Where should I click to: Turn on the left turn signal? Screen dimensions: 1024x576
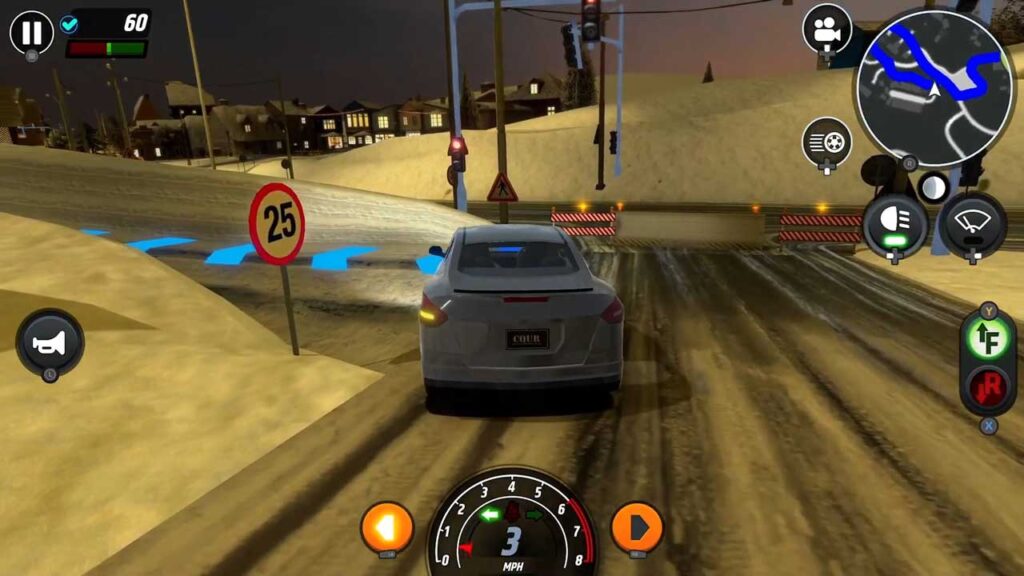pos(387,527)
